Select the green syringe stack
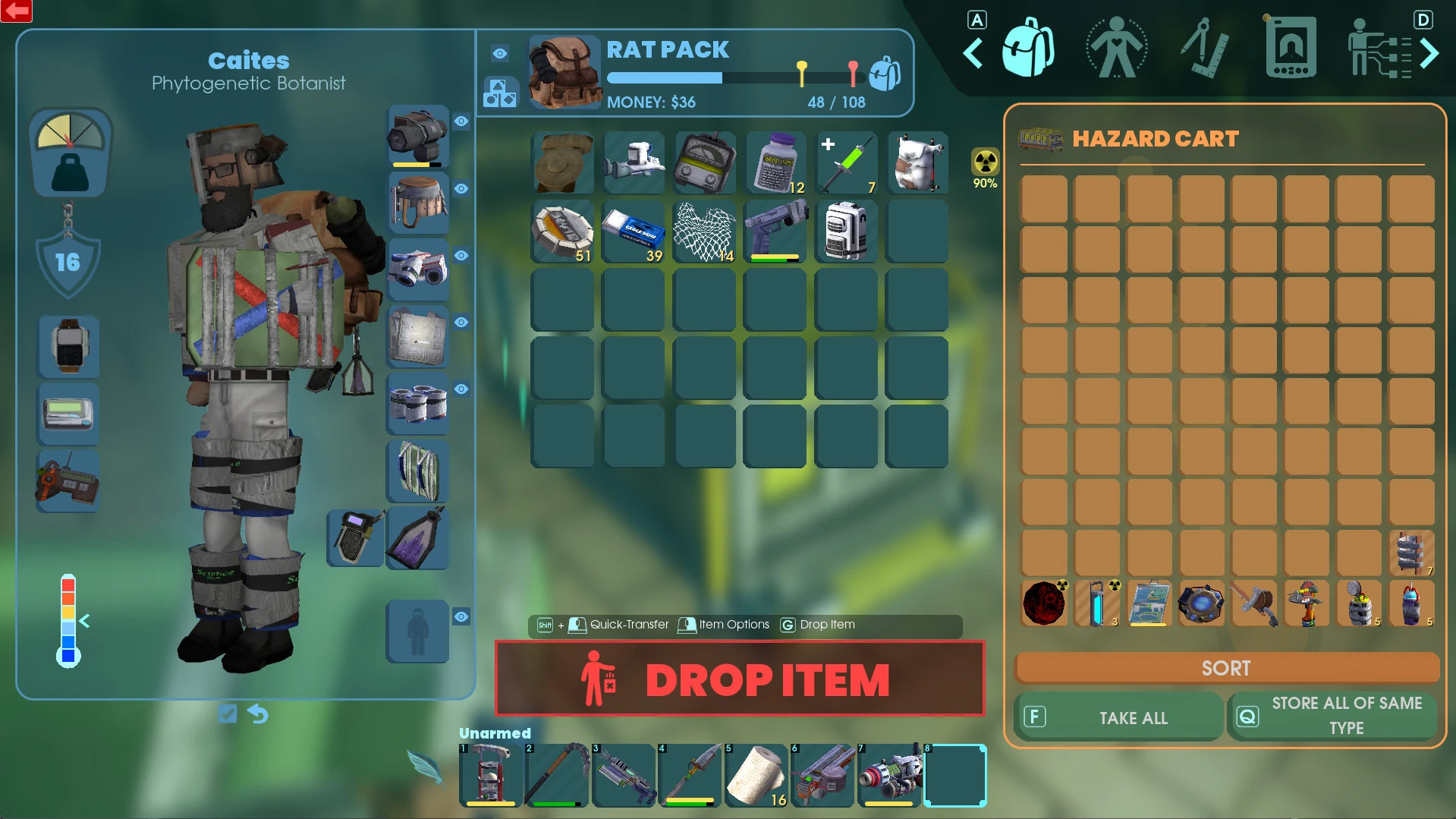This screenshot has width=1456, height=819. 847,164
